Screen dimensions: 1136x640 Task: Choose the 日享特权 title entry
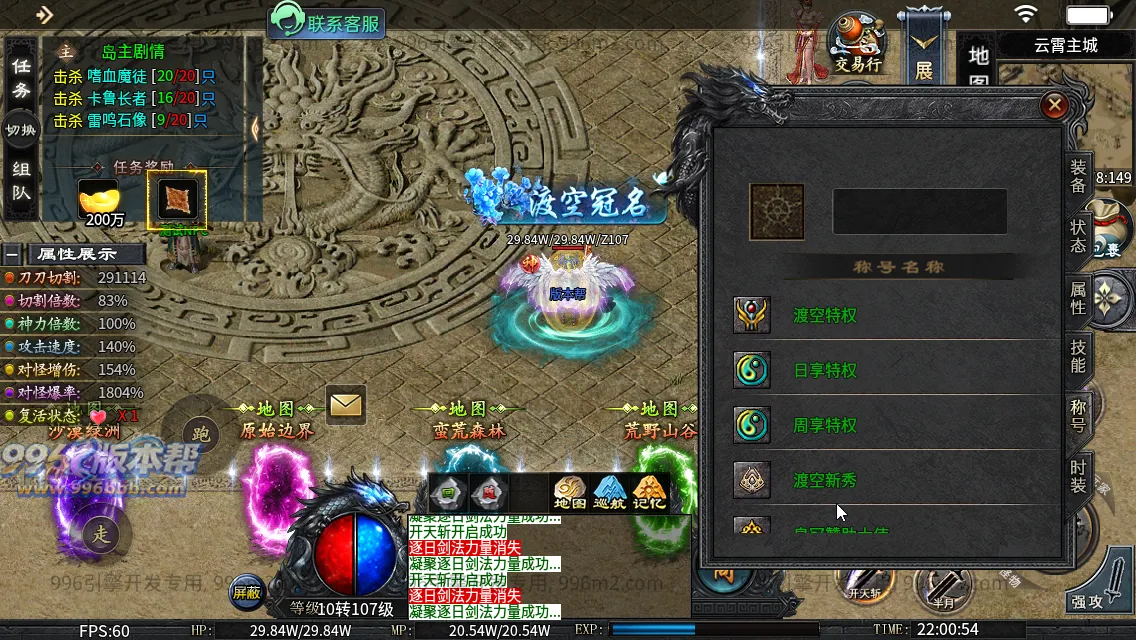tap(825, 371)
